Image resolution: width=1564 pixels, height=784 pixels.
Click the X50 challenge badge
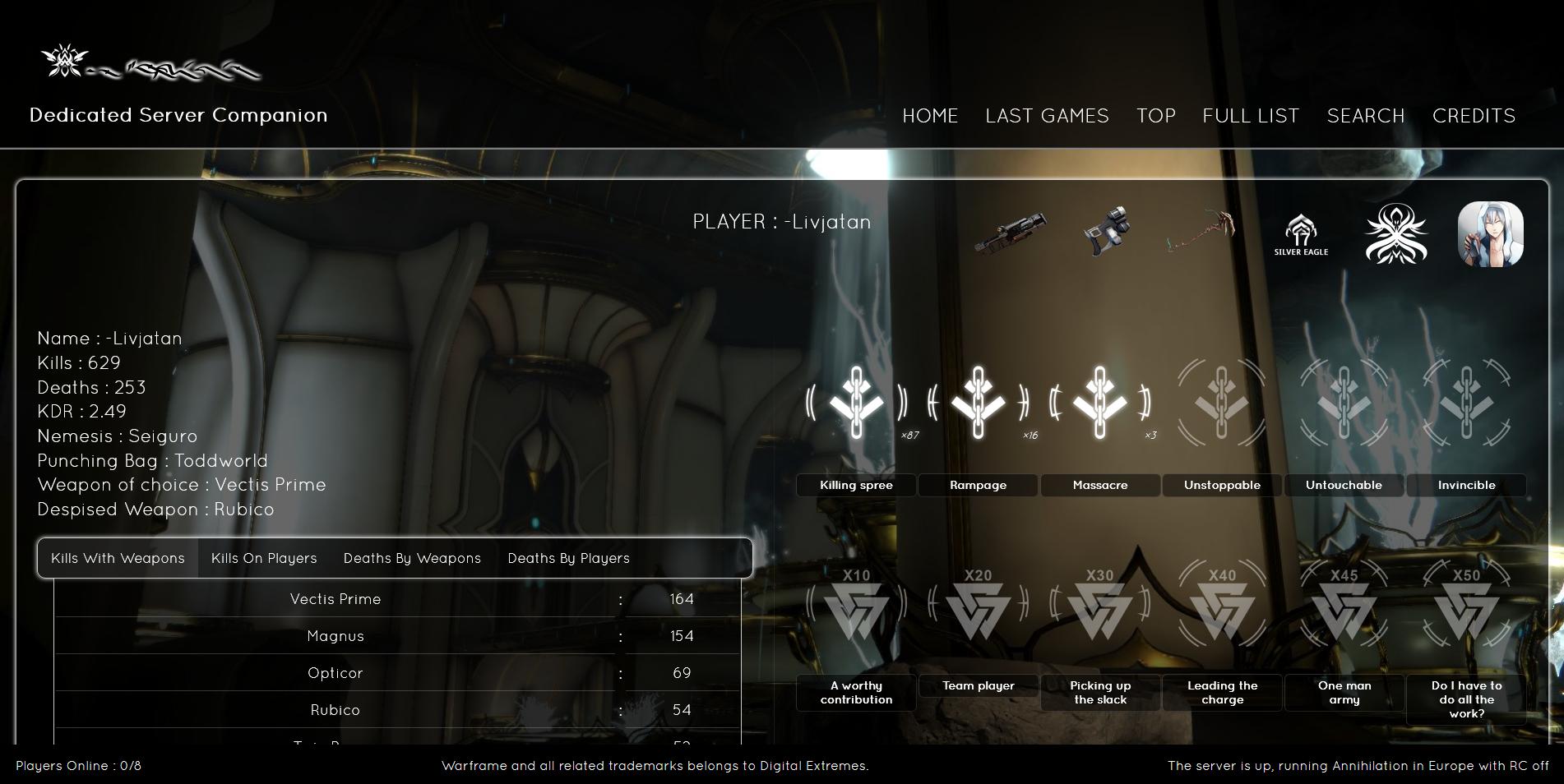[x=1466, y=606]
